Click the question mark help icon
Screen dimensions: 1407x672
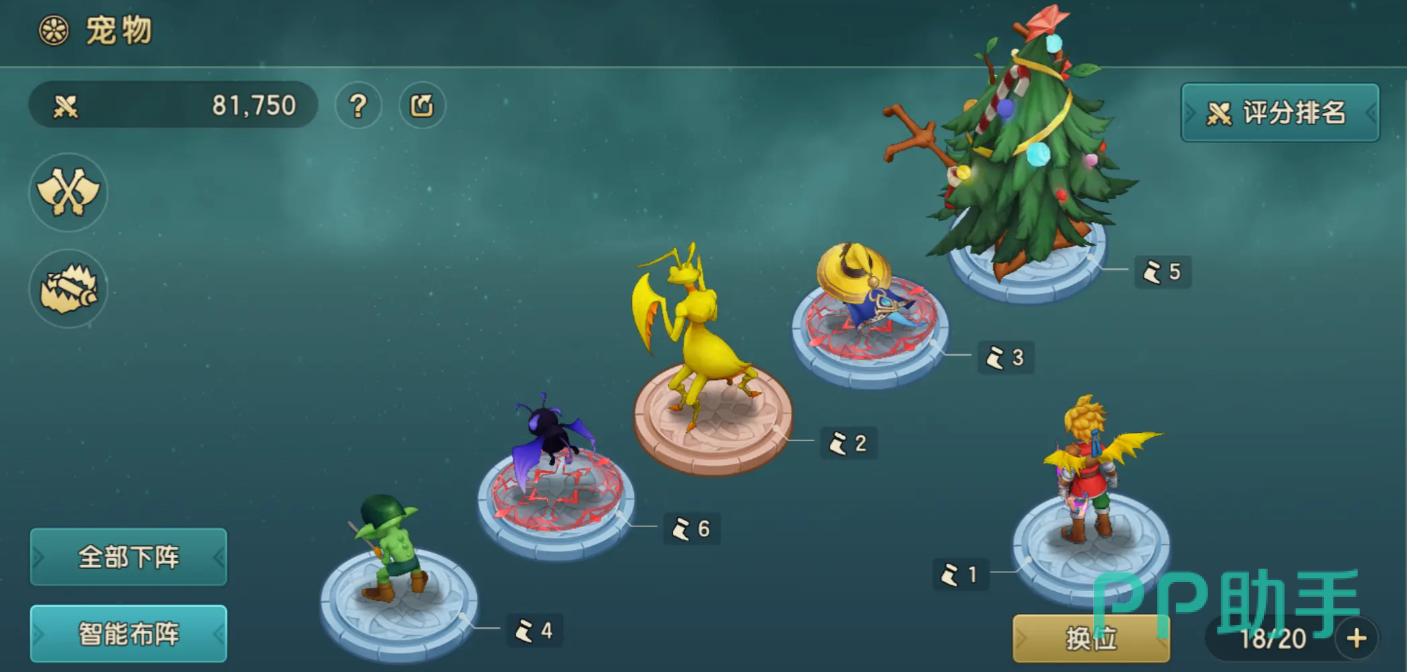[x=358, y=105]
